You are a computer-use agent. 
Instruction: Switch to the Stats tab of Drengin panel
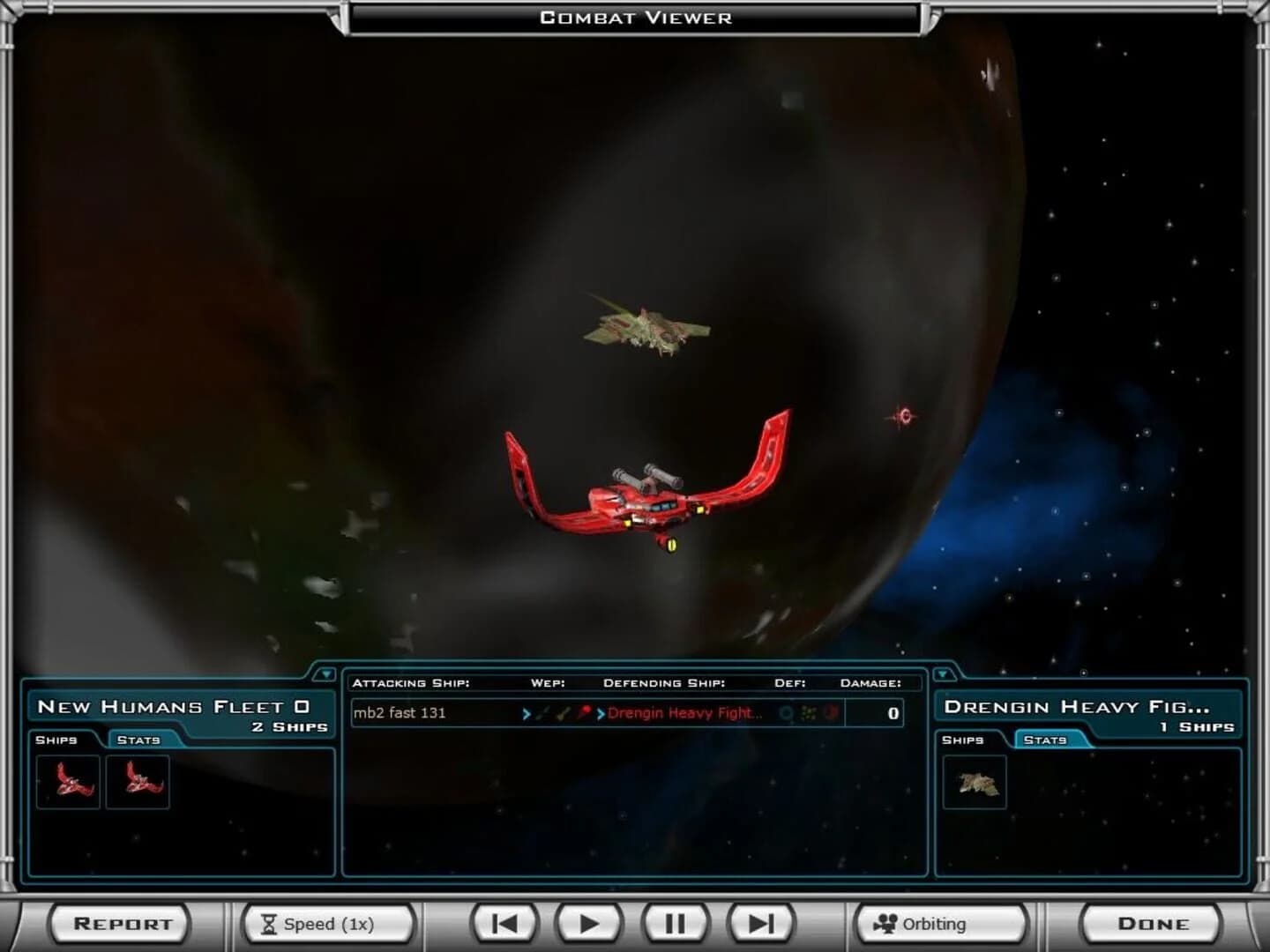(x=1046, y=740)
